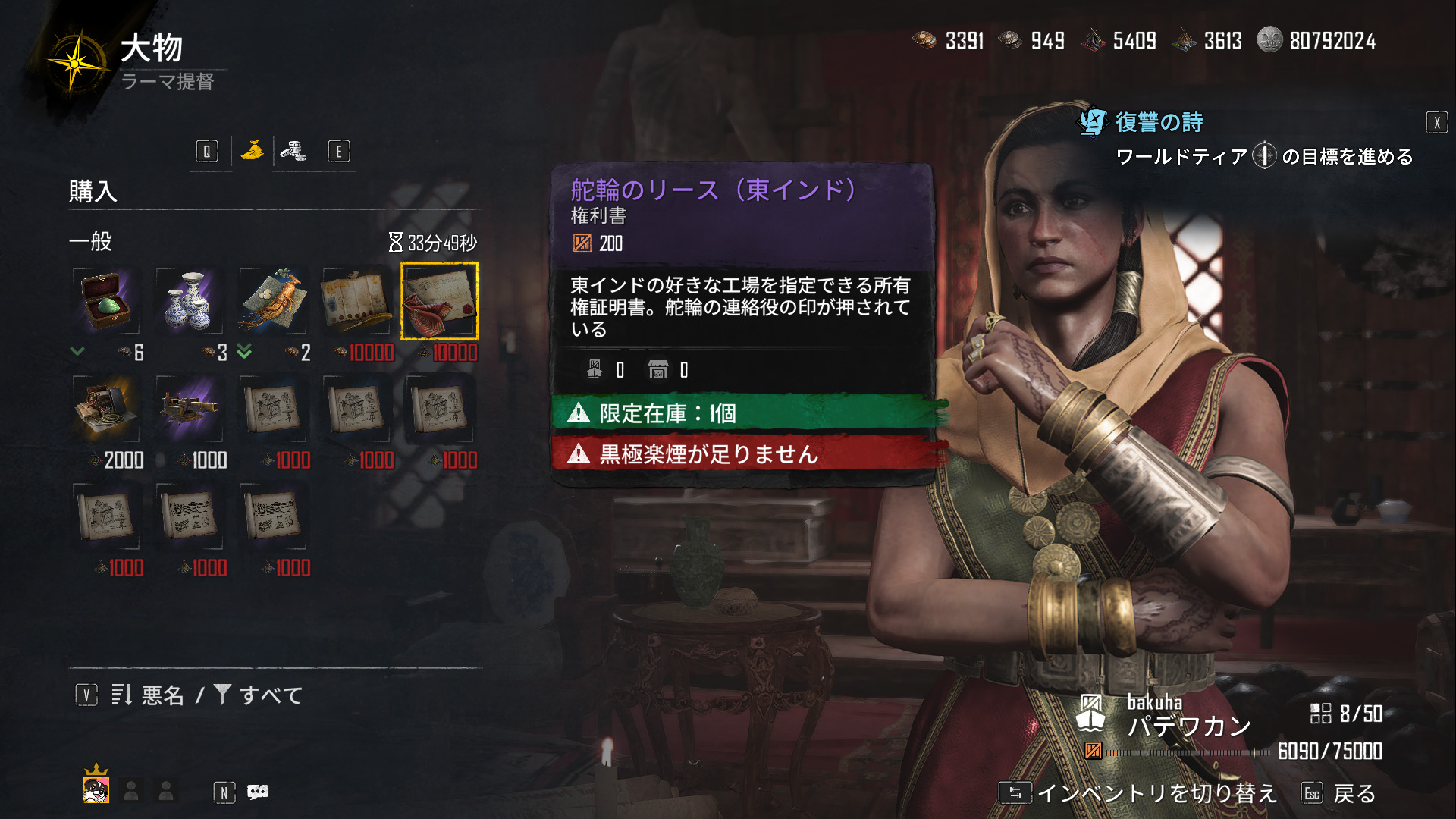Switch to the silver coins sell tab
The image size is (1456, 819).
293,151
